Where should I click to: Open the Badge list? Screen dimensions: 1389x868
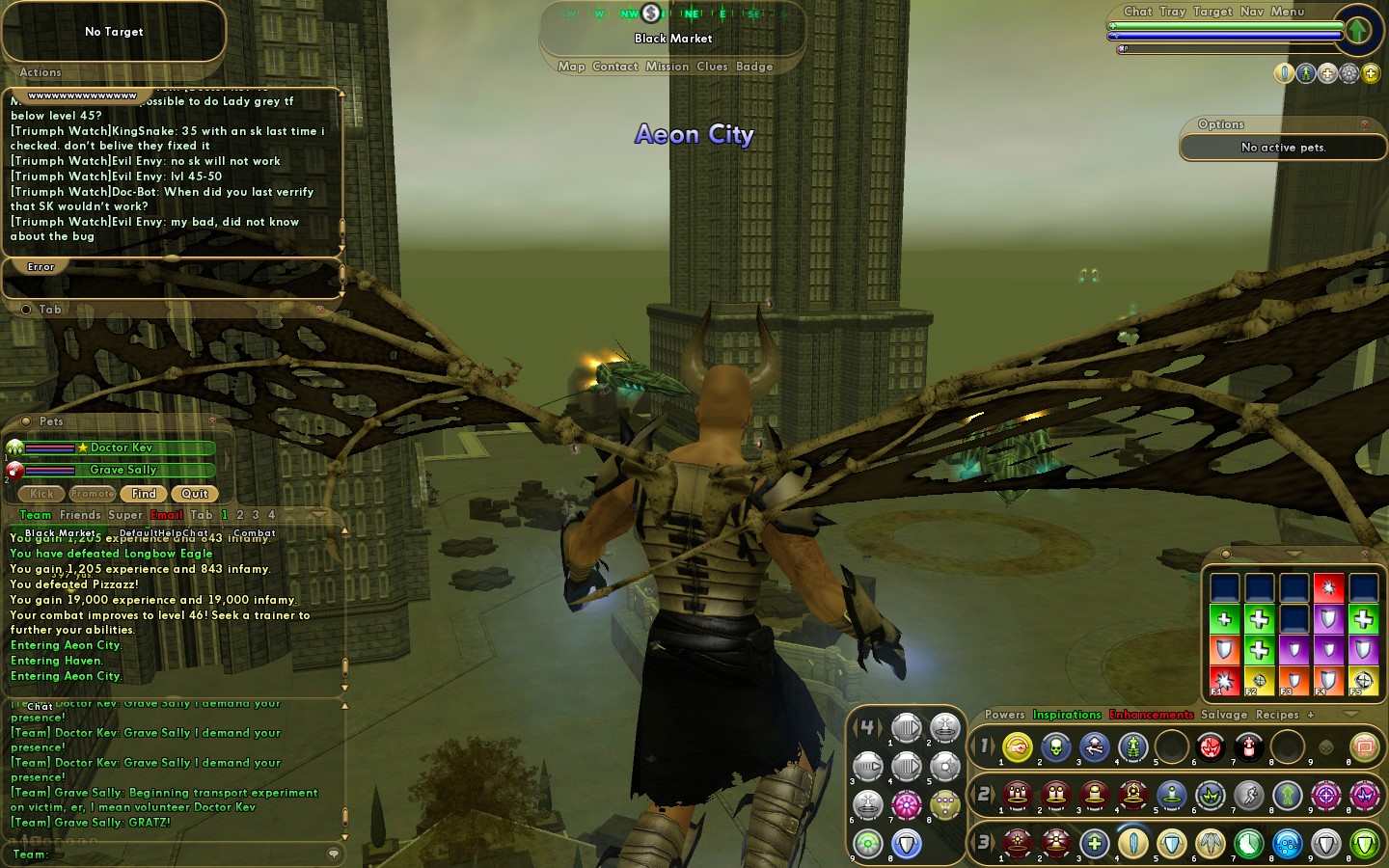click(x=754, y=67)
